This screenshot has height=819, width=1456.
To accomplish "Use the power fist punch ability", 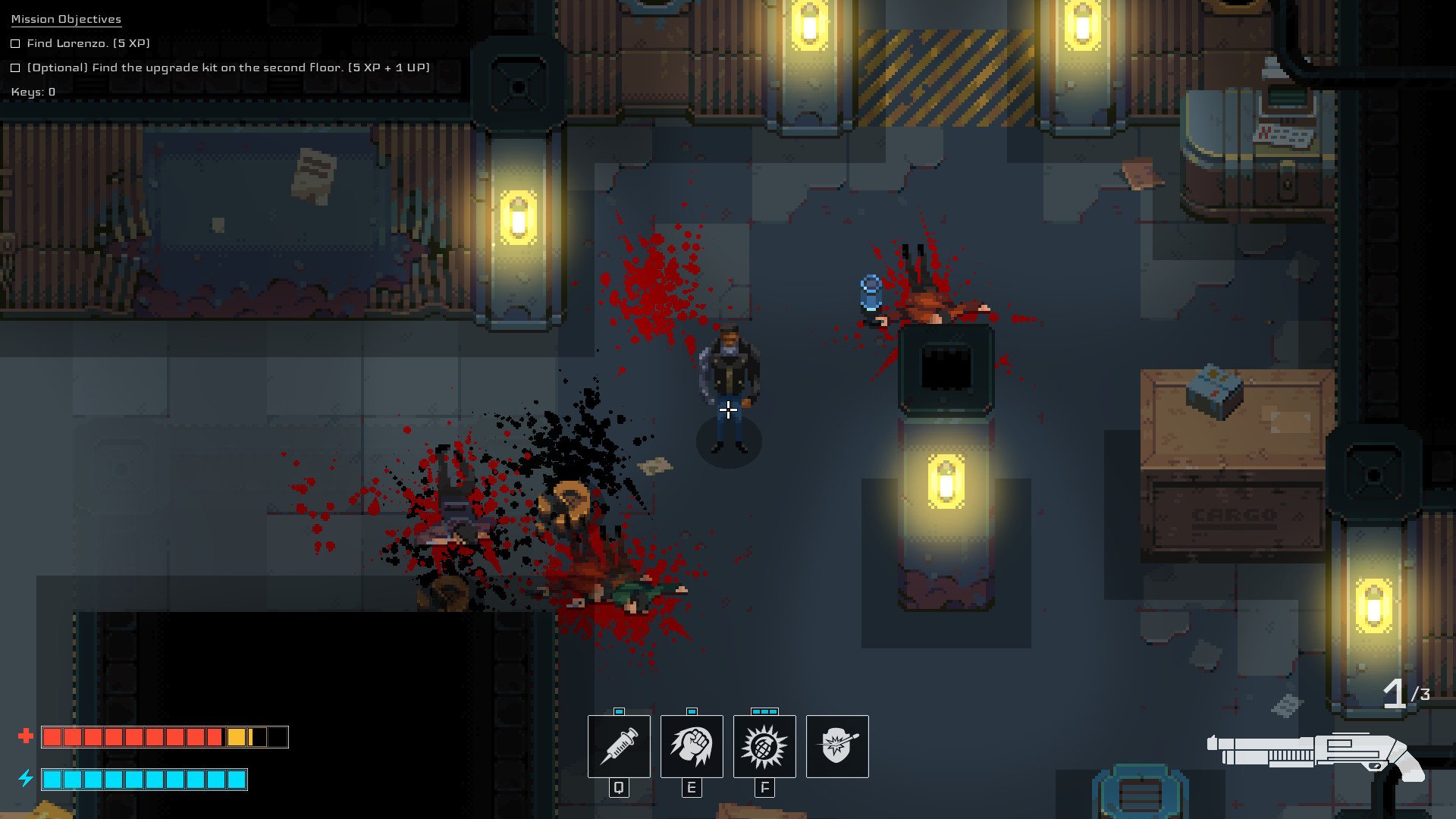I will 692,746.
